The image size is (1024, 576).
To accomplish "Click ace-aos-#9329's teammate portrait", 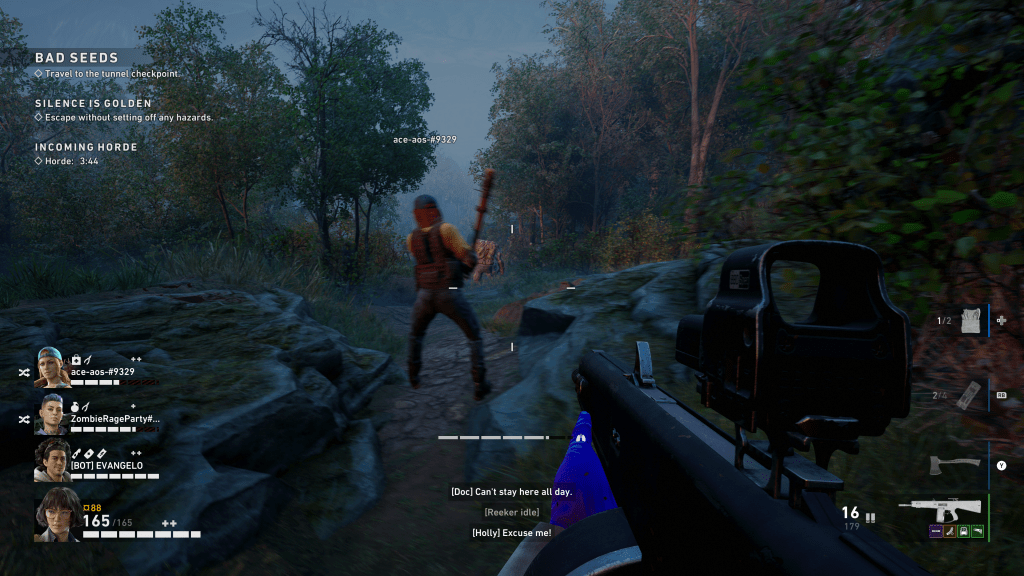I will [x=52, y=367].
